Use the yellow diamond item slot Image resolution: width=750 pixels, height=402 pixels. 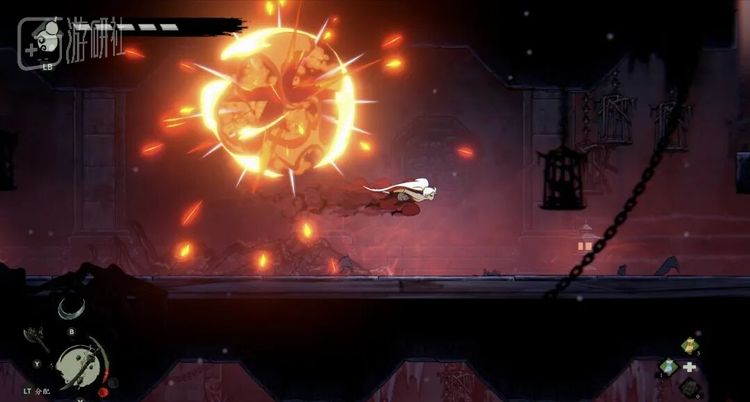click(689, 346)
